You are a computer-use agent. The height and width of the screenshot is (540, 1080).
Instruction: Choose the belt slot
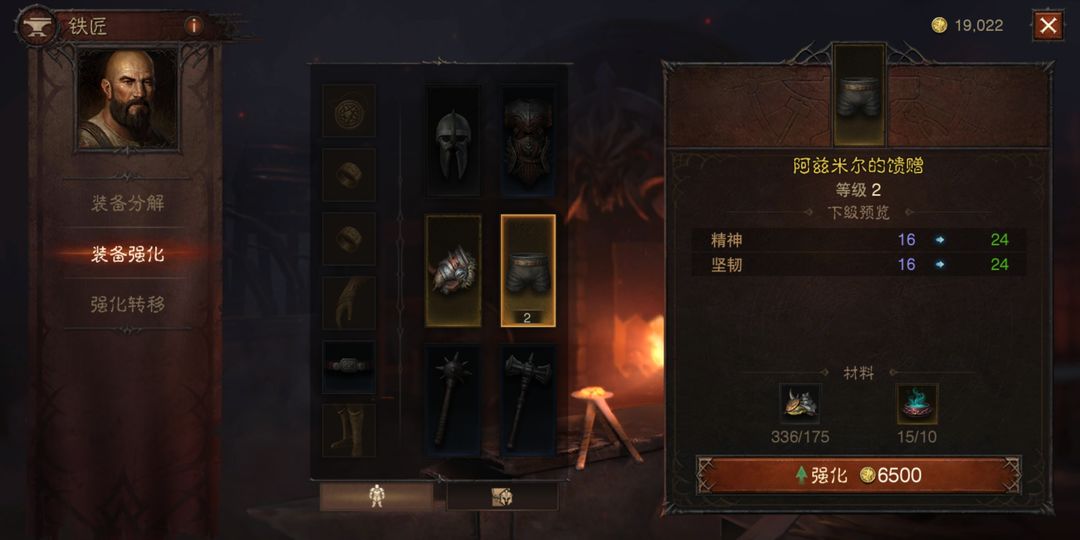[349, 366]
